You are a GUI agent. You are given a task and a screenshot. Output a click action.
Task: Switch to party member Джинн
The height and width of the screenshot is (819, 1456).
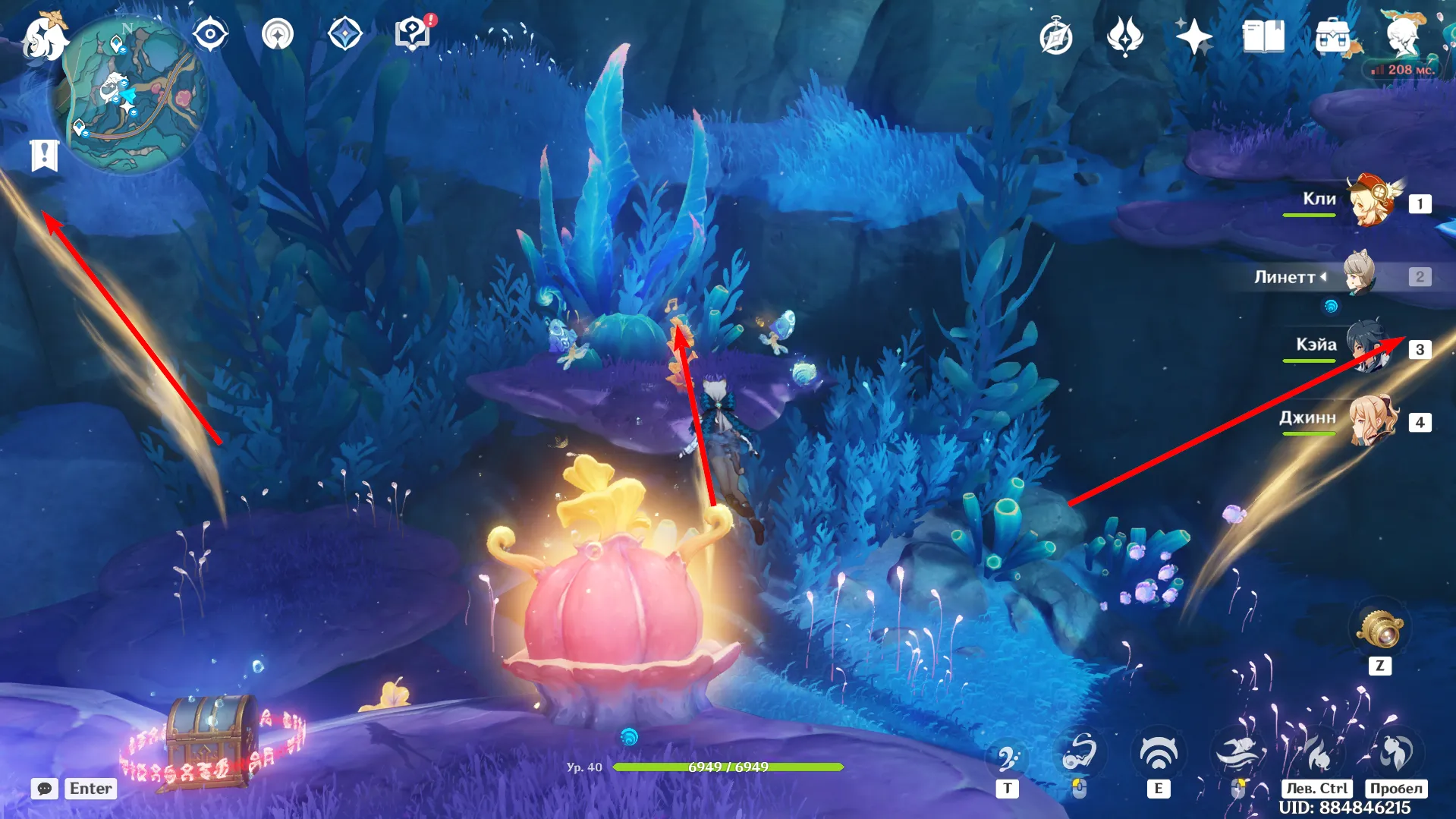(x=1373, y=420)
